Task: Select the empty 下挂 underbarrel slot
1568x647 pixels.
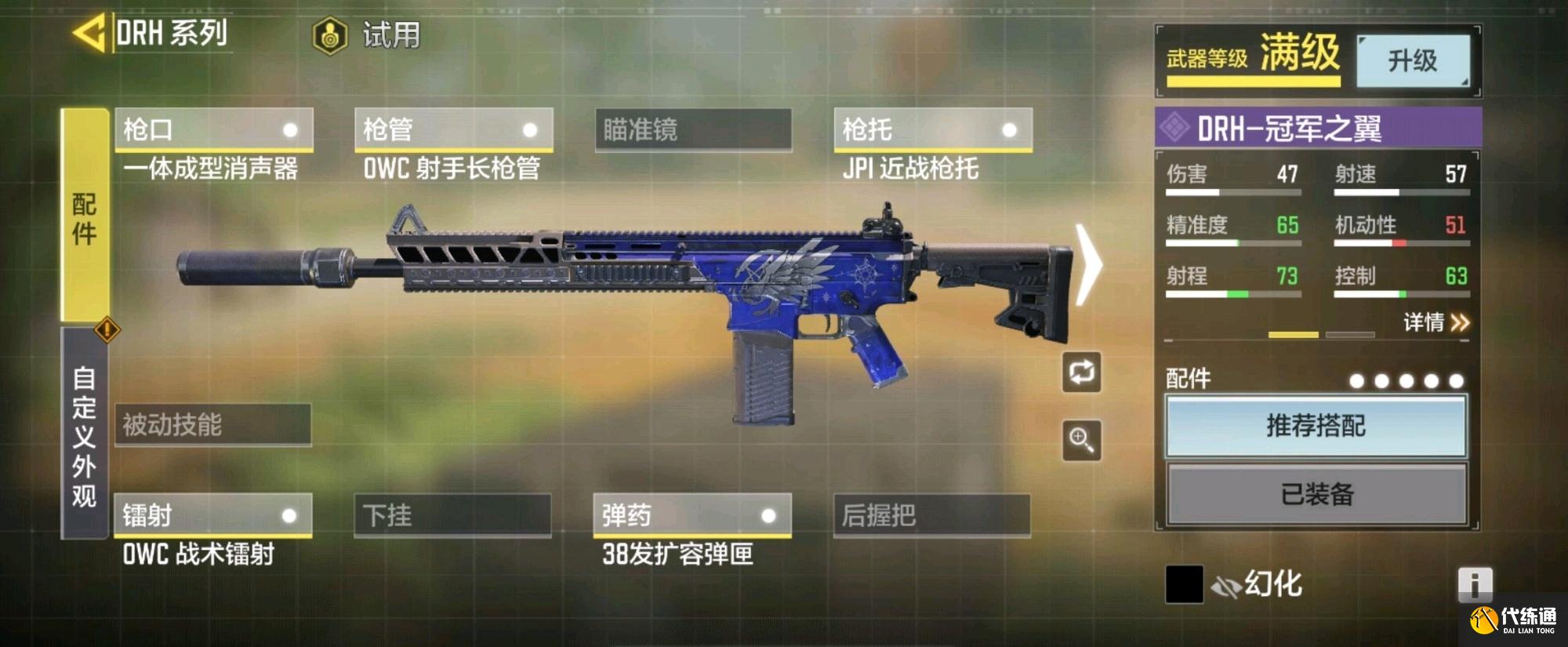Action: (x=452, y=515)
